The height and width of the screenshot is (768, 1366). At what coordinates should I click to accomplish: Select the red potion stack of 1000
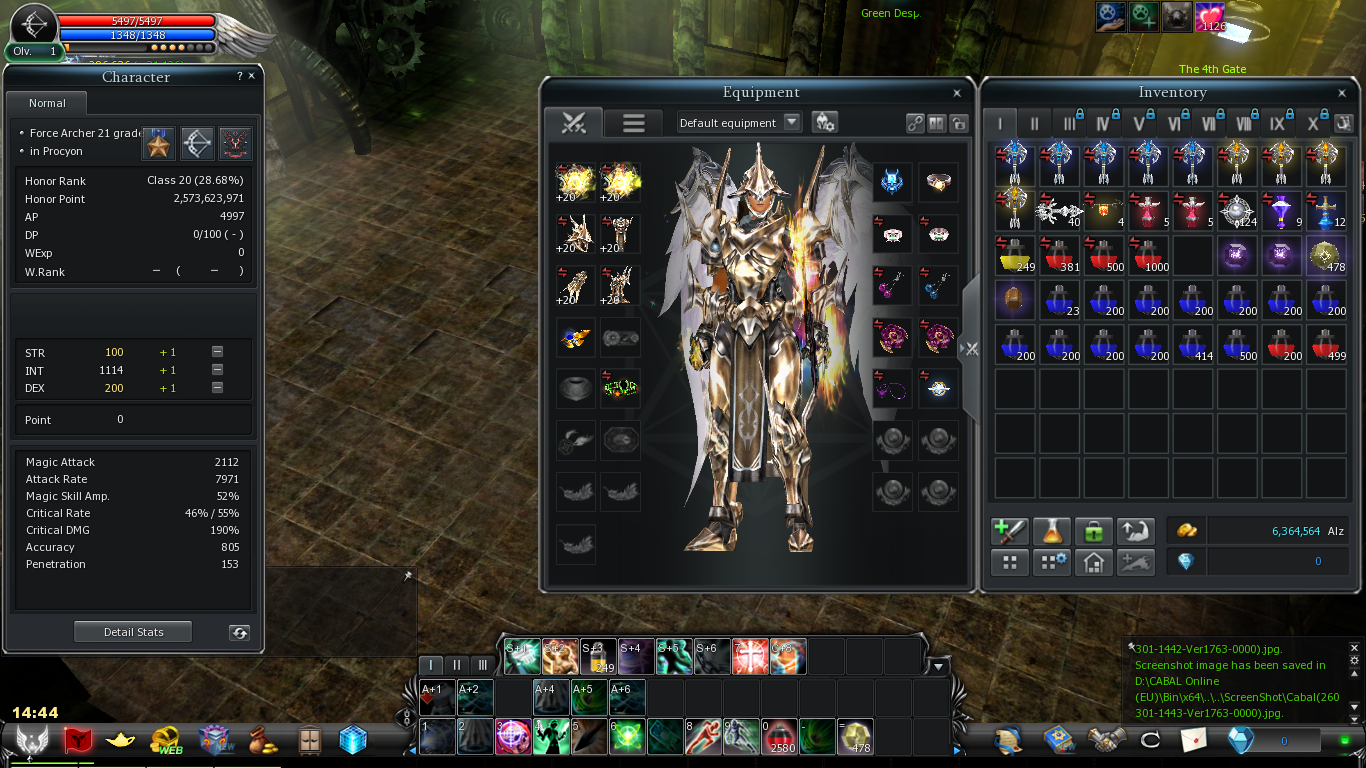1148,255
